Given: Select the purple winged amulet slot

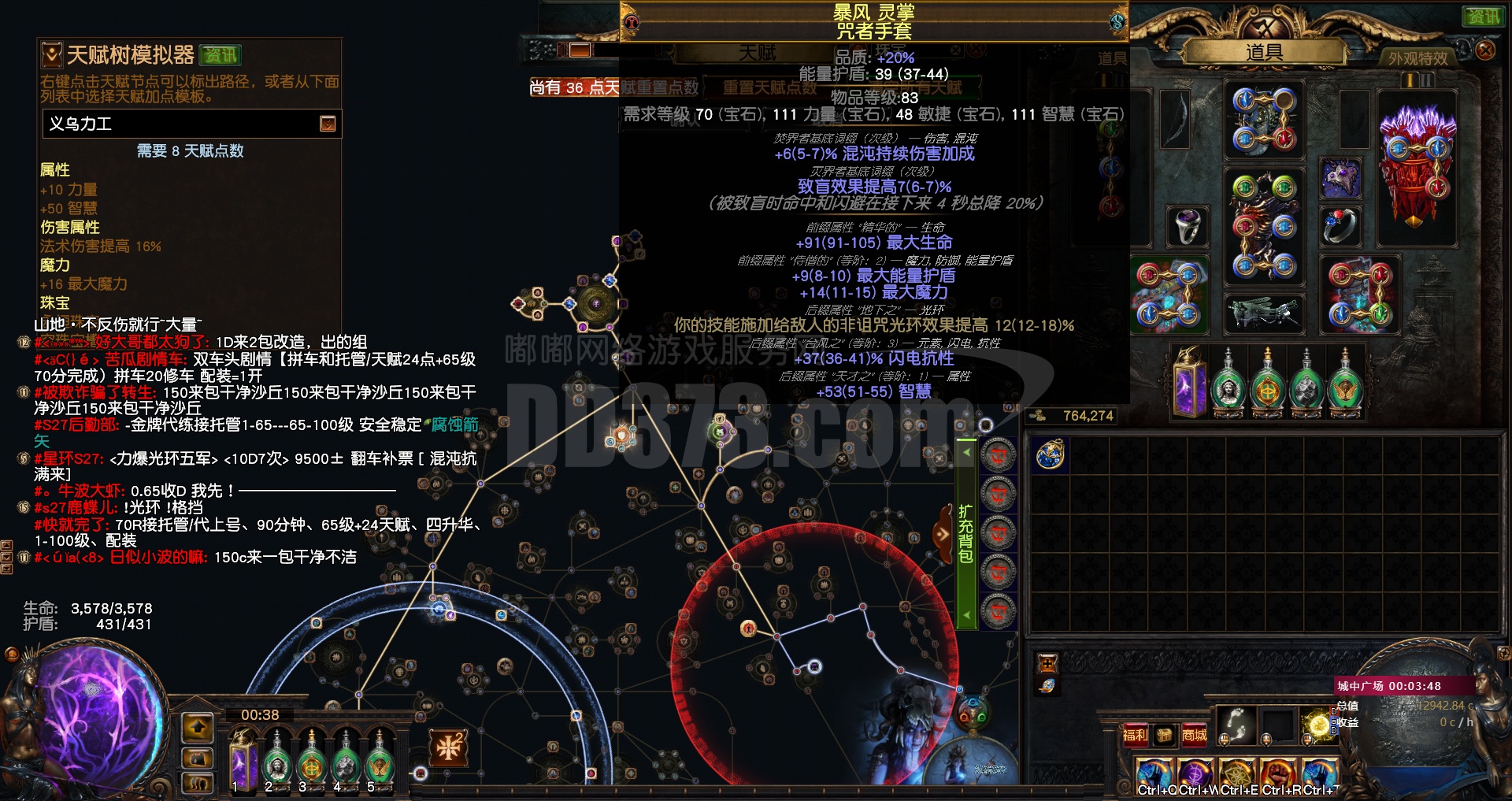Looking at the screenshot, I should (x=1340, y=179).
